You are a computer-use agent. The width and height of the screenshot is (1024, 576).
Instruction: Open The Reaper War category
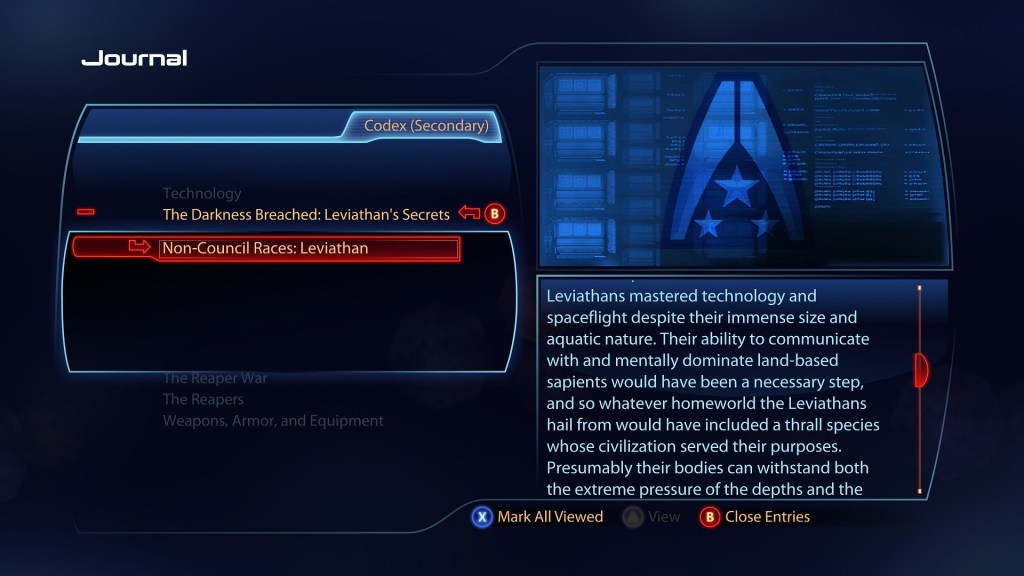(215, 378)
